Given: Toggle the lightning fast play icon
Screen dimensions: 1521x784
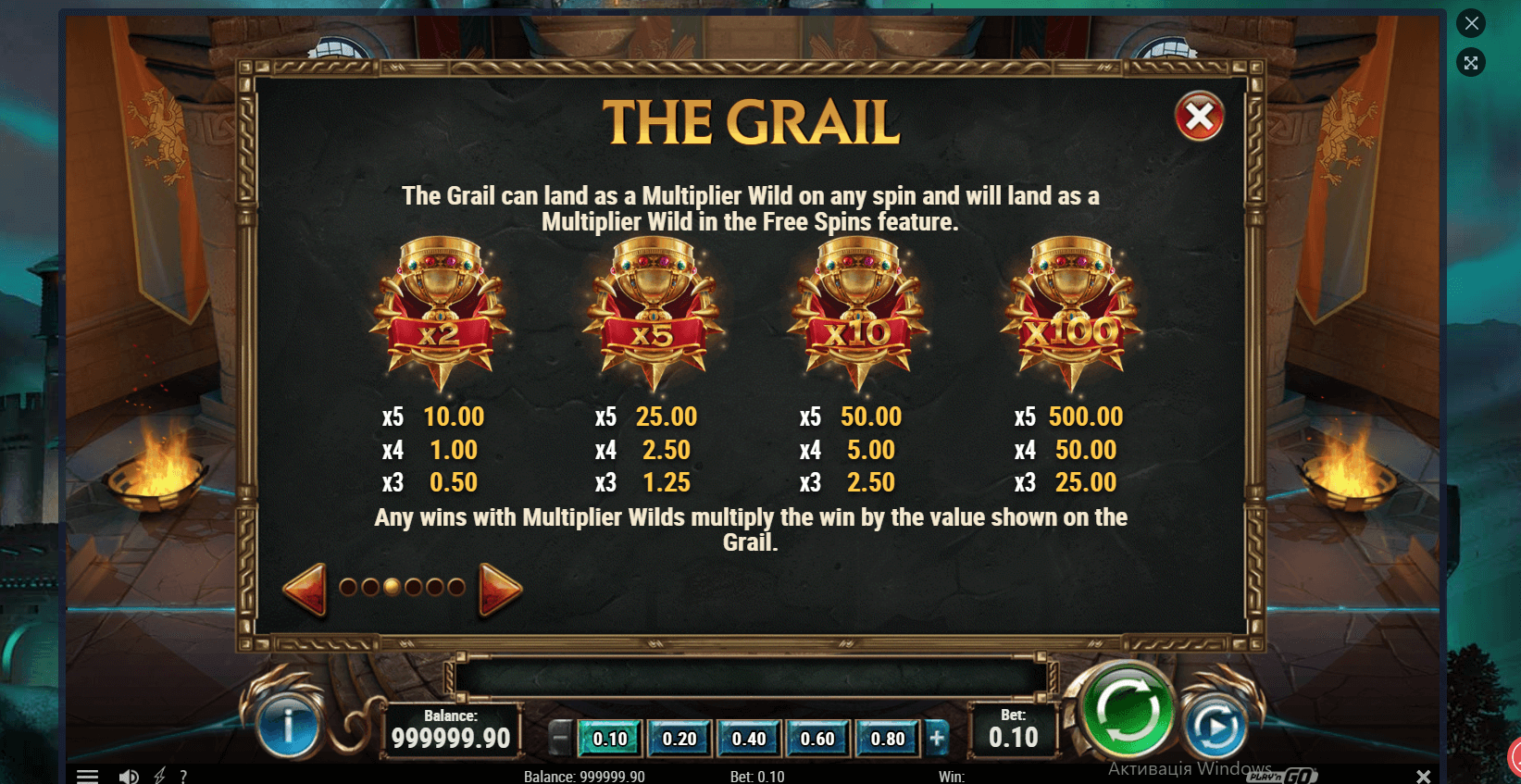Looking at the screenshot, I should click(x=159, y=776).
